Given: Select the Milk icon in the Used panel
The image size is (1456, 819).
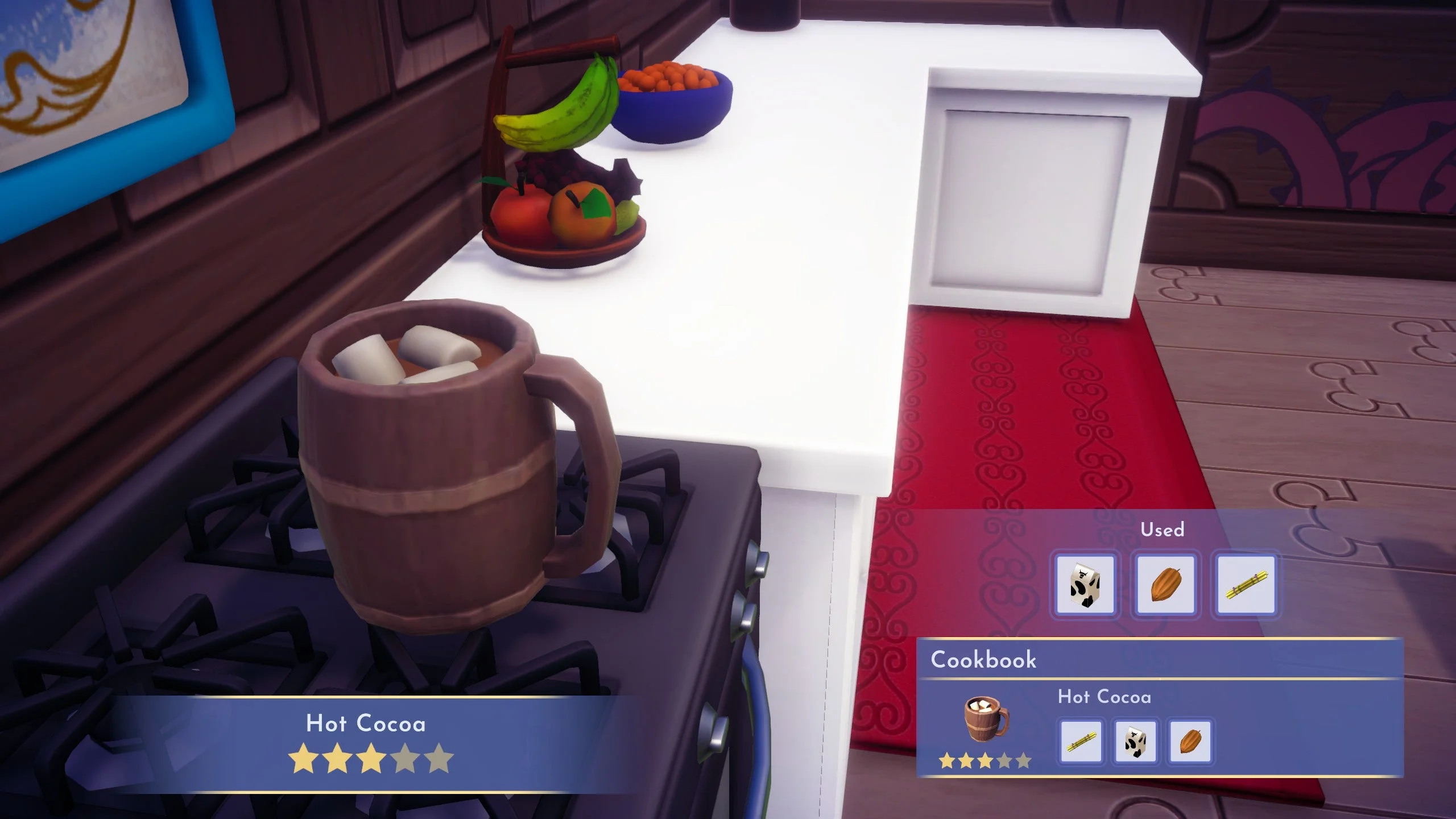Looking at the screenshot, I should [1086, 586].
